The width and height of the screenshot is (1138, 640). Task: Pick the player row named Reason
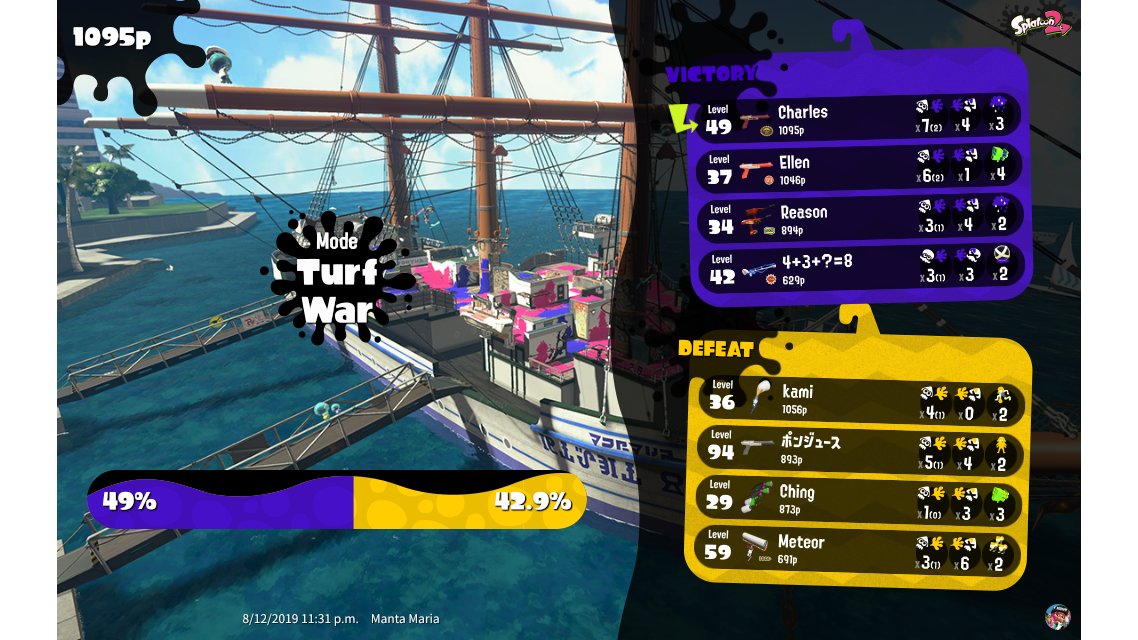[858, 218]
